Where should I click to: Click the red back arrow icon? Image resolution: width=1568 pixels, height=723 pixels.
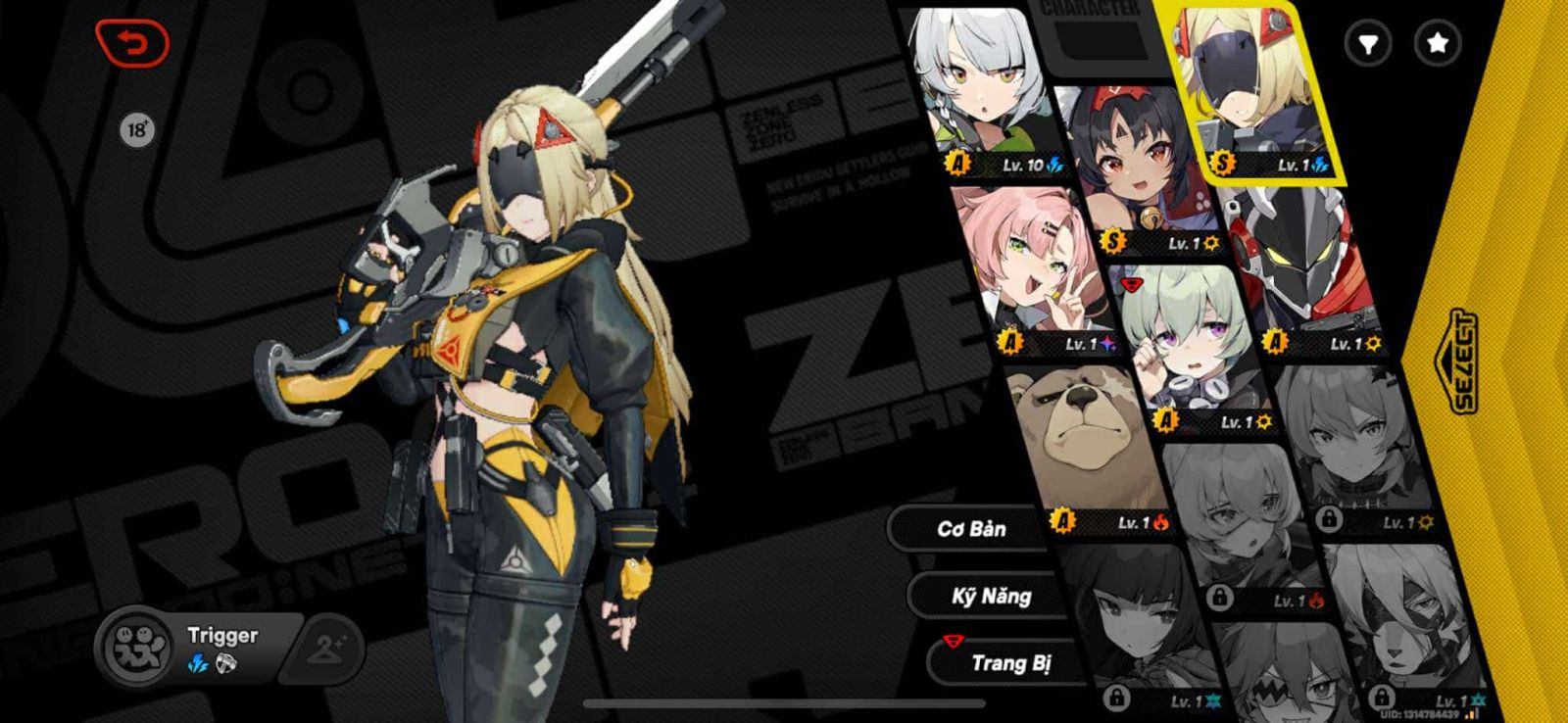pyautogui.click(x=133, y=43)
